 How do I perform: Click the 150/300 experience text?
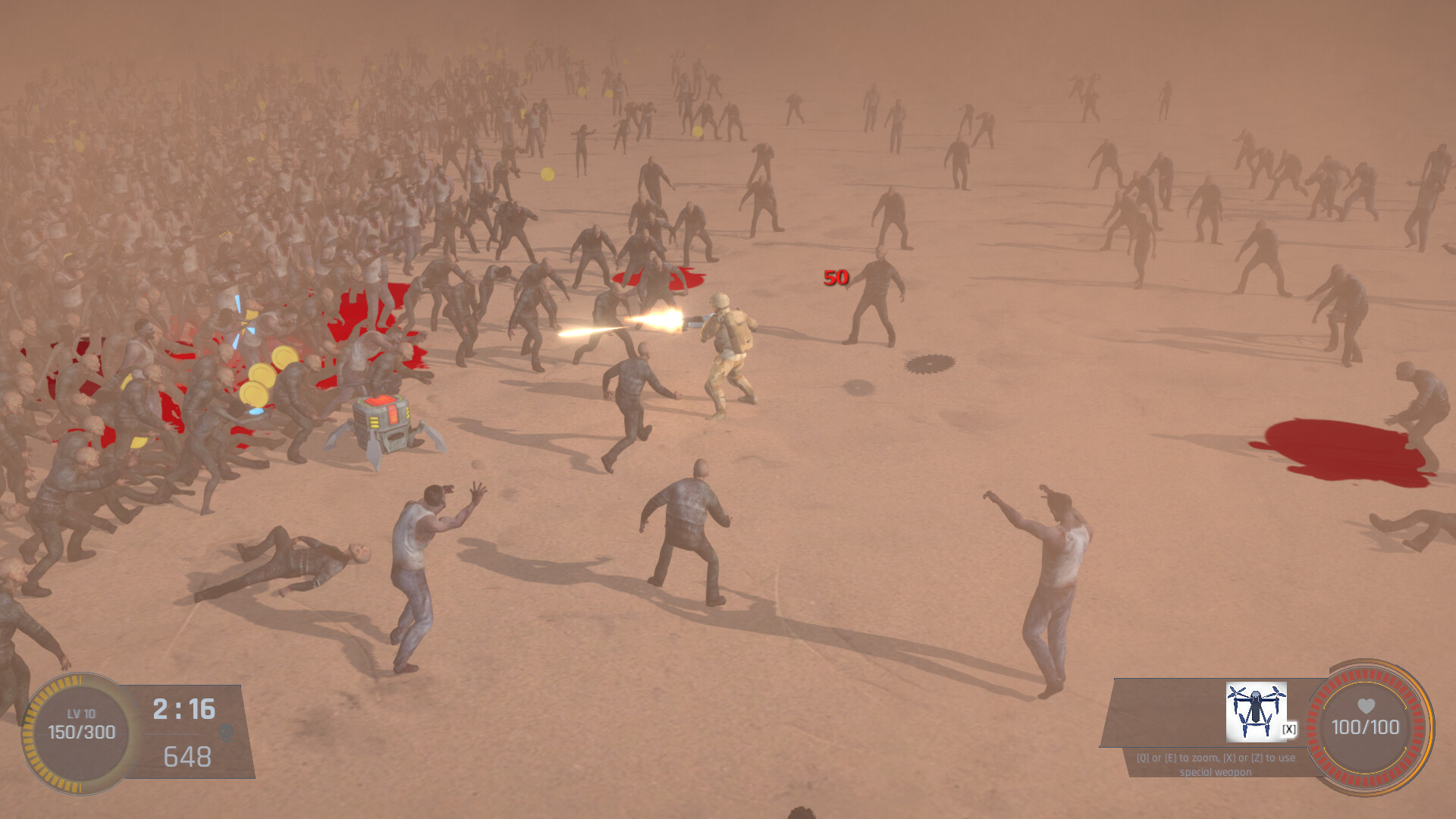82,733
